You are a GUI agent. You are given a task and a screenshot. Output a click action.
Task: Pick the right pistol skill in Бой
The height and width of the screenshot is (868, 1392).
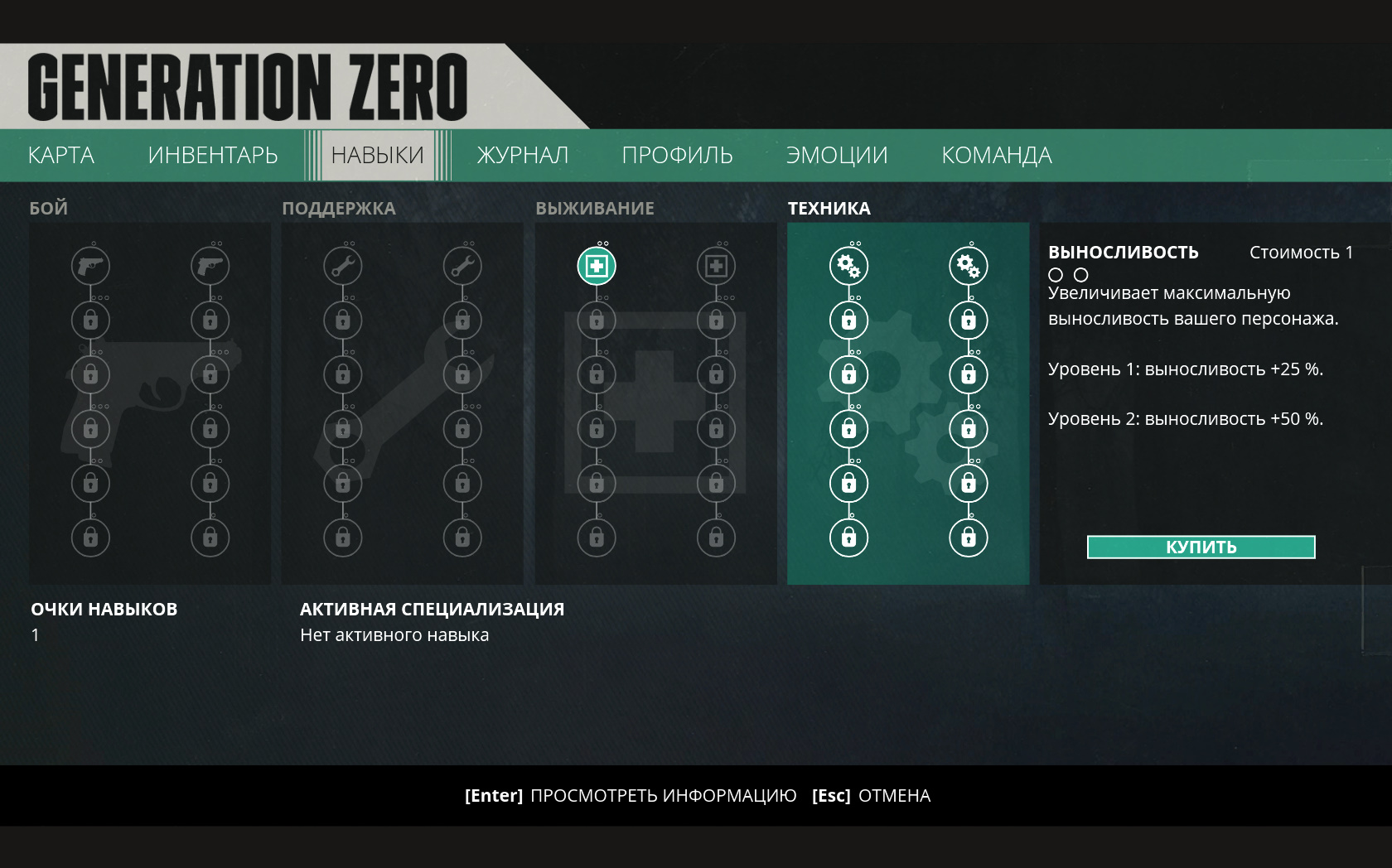click(210, 266)
